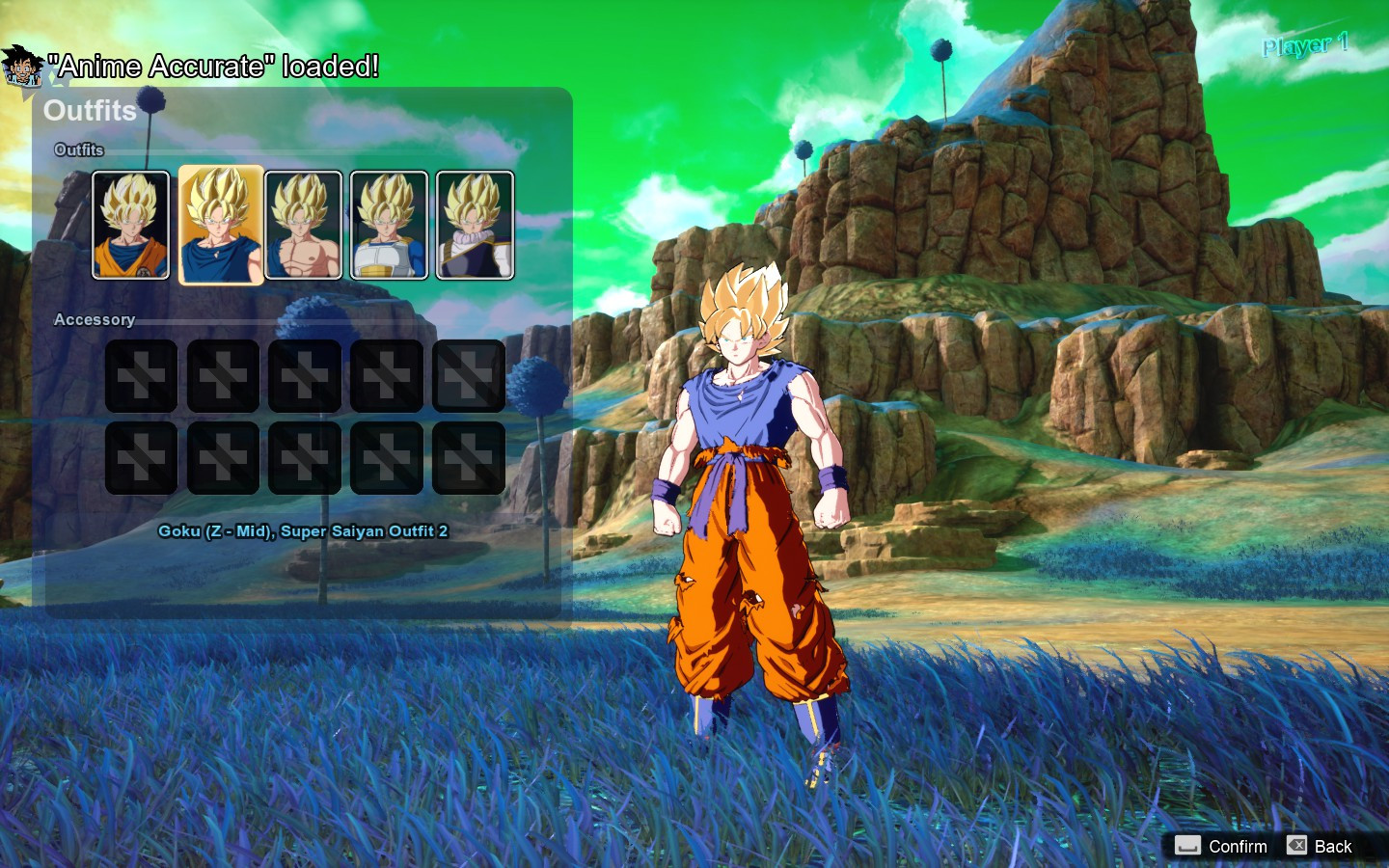Screen dimensions: 1389x868
Task: Confirm the current outfit selection
Action: [1236, 846]
